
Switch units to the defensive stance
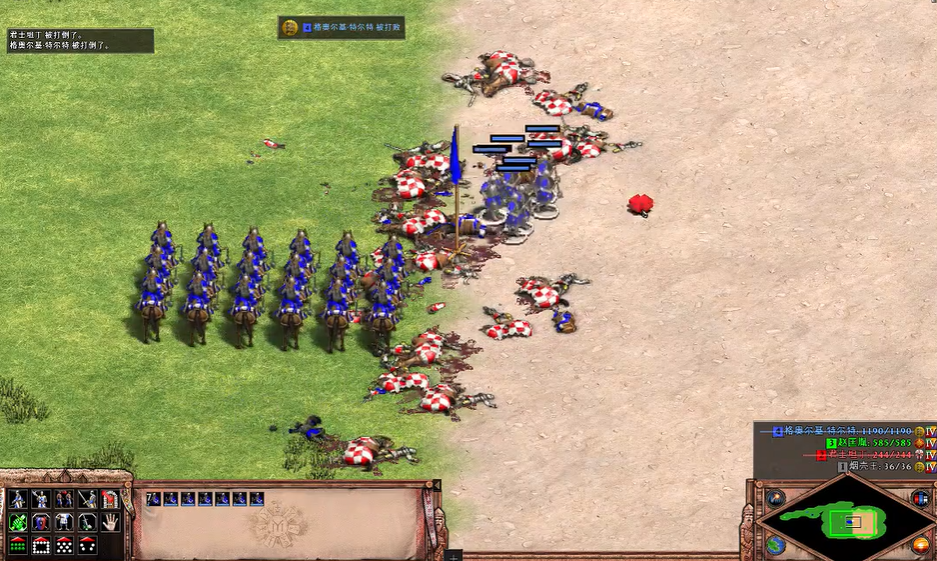coord(41,499)
